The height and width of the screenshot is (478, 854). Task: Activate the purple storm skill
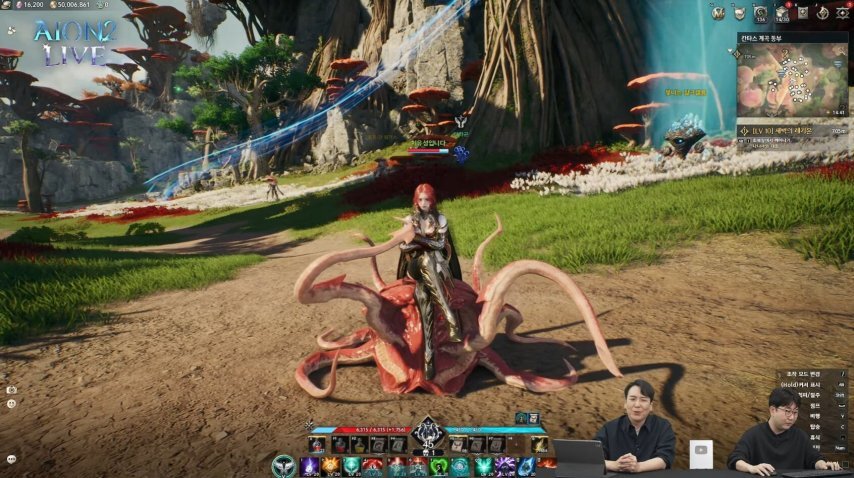pos(505,466)
